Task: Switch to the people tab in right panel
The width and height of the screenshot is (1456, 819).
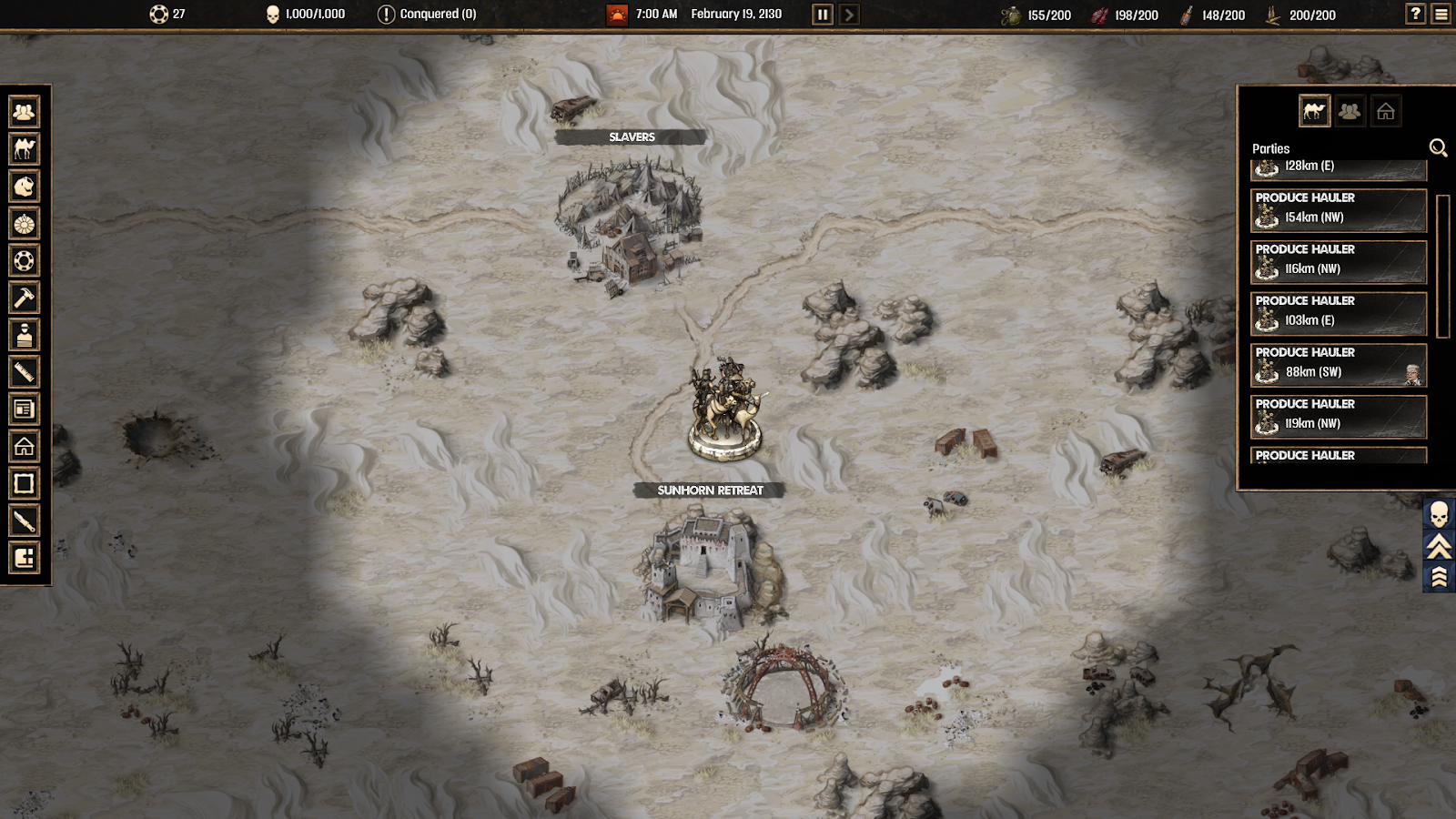Action: [x=1350, y=111]
